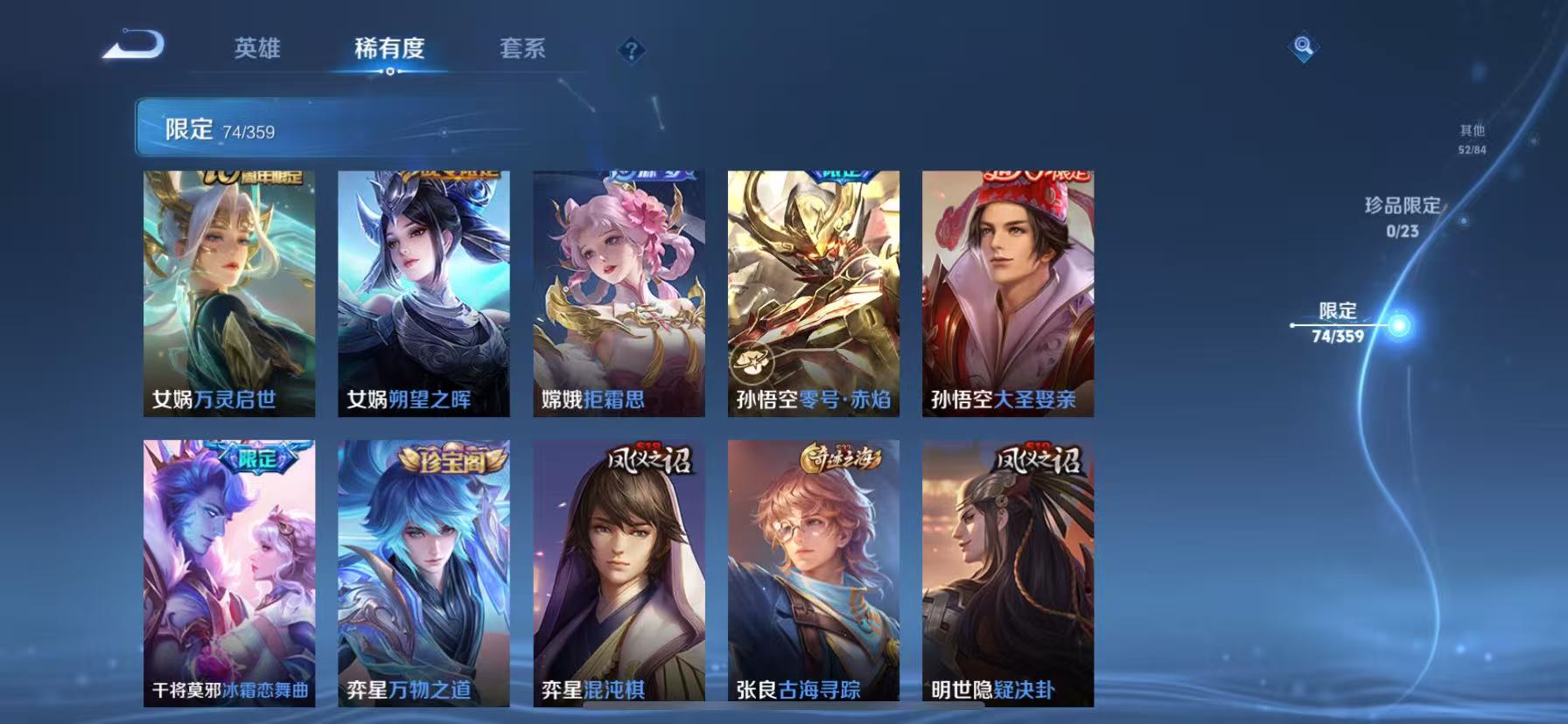
Task: Switch to the 套系 tab
Action: tap(521, 50)
